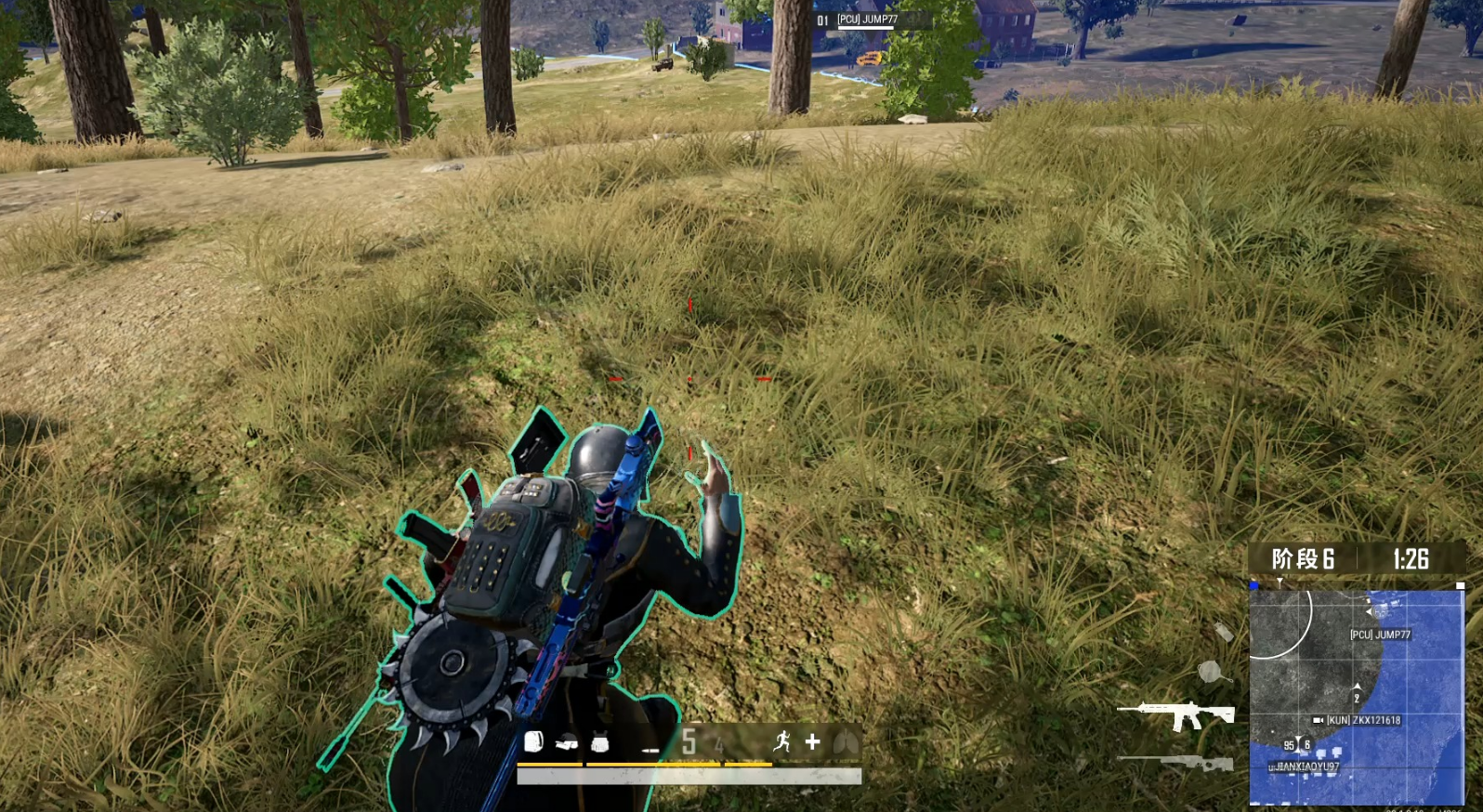Click the lungs breath icon
Viewport: 1483px width, 812px height.
click(x=846, y=741)
